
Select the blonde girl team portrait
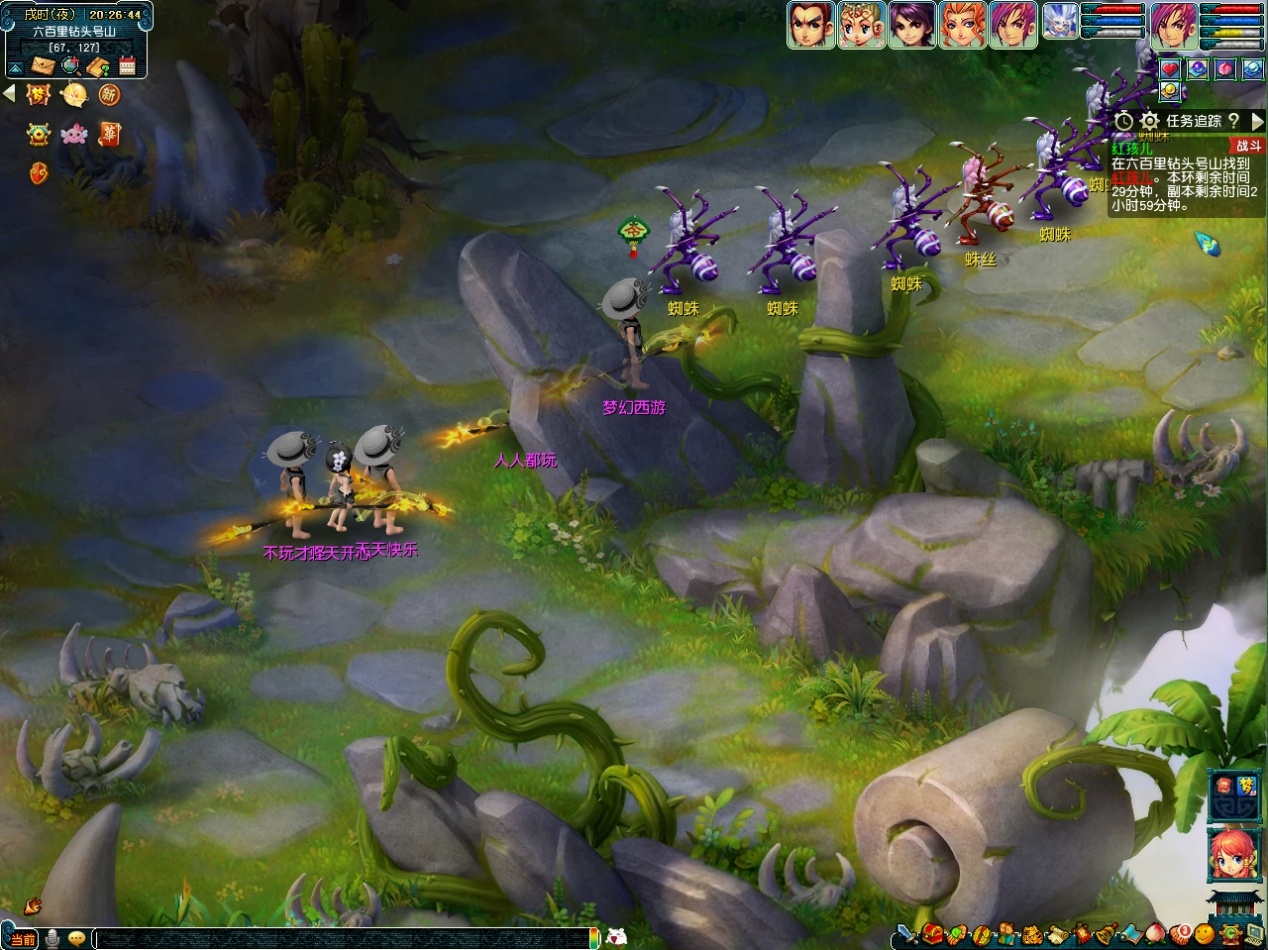click(x=861, y=25)
